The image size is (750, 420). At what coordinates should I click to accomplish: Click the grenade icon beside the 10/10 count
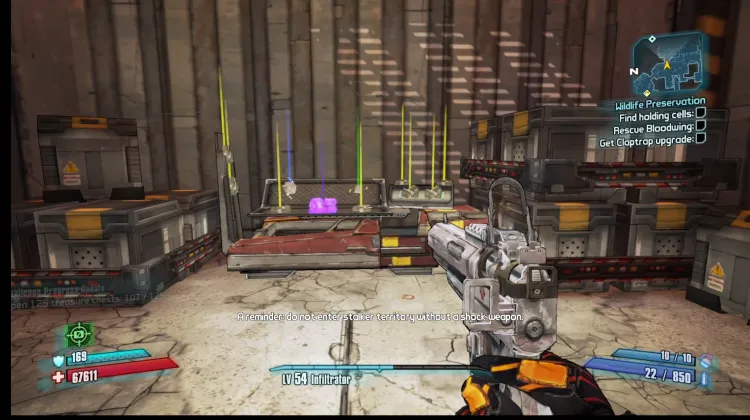tap(704, 358)
